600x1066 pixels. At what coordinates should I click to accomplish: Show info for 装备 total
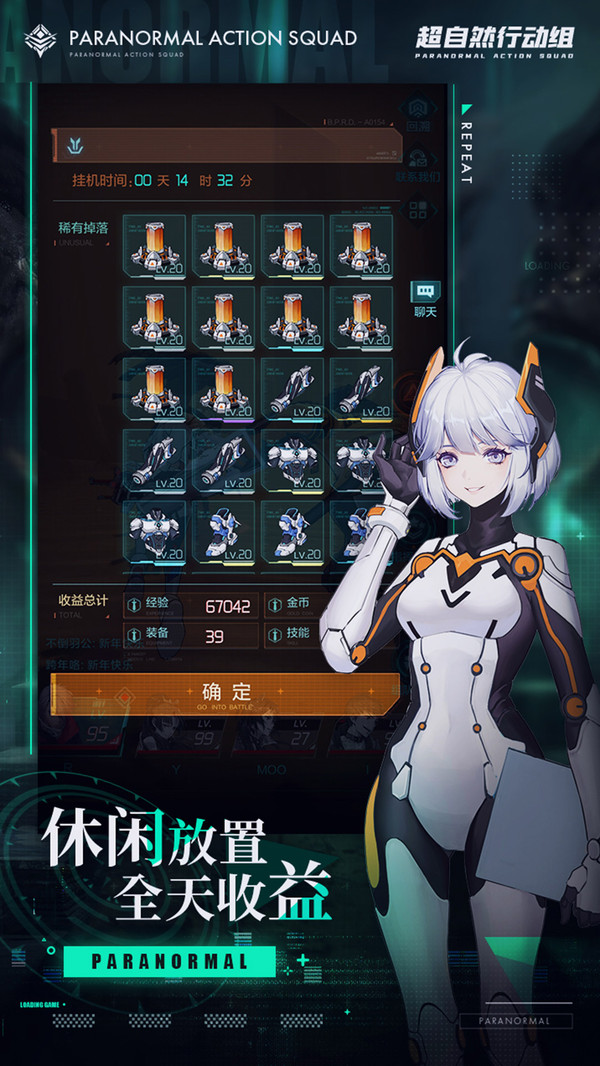(135, 635)
